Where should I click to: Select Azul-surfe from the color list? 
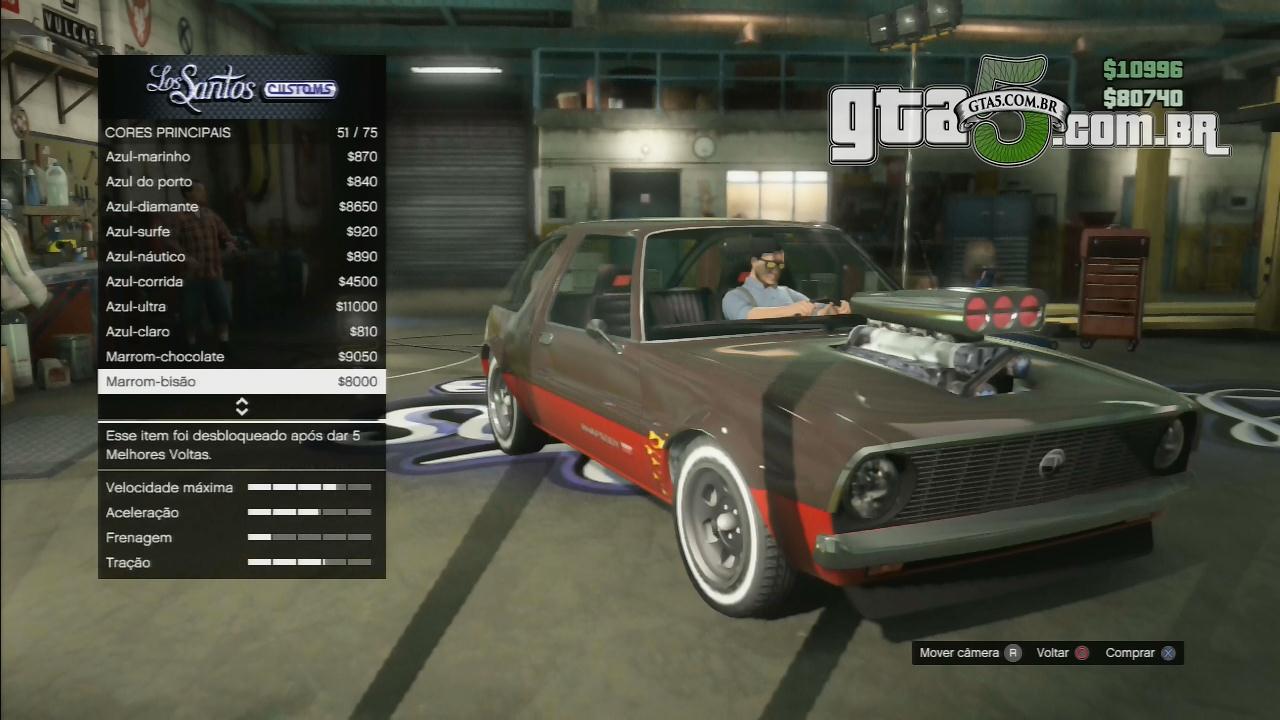241,232
